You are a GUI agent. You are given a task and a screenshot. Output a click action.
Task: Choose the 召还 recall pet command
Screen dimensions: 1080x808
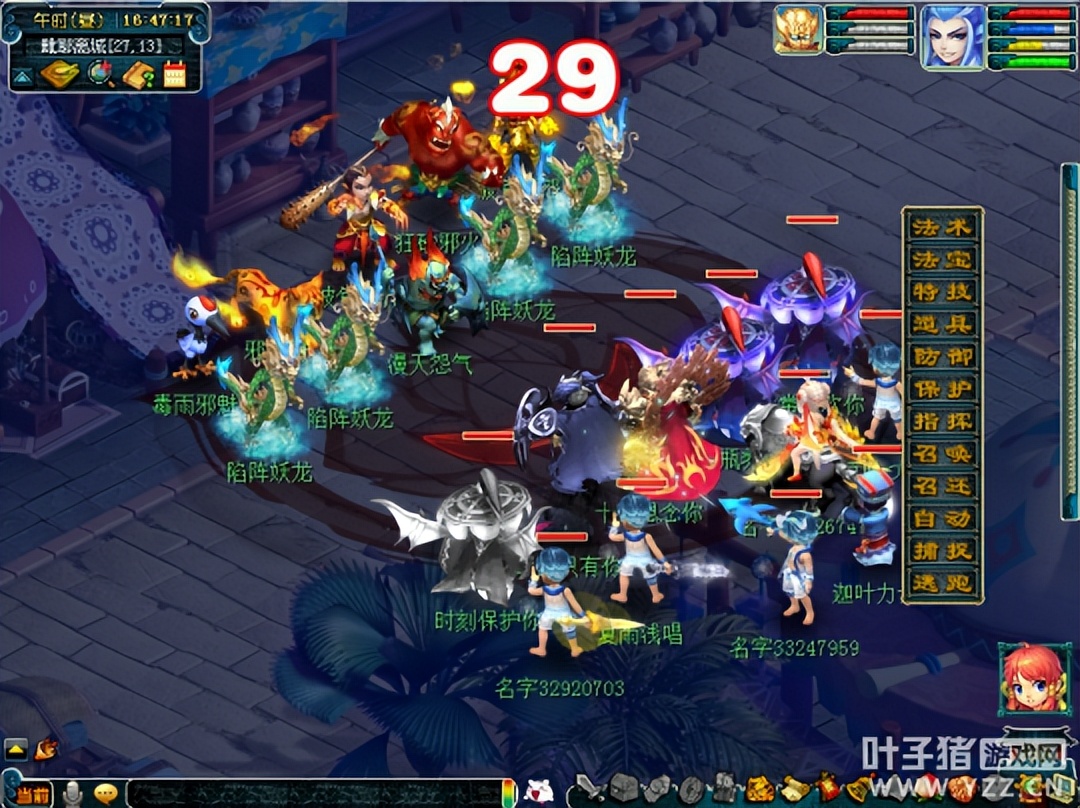tap(942, 485)
